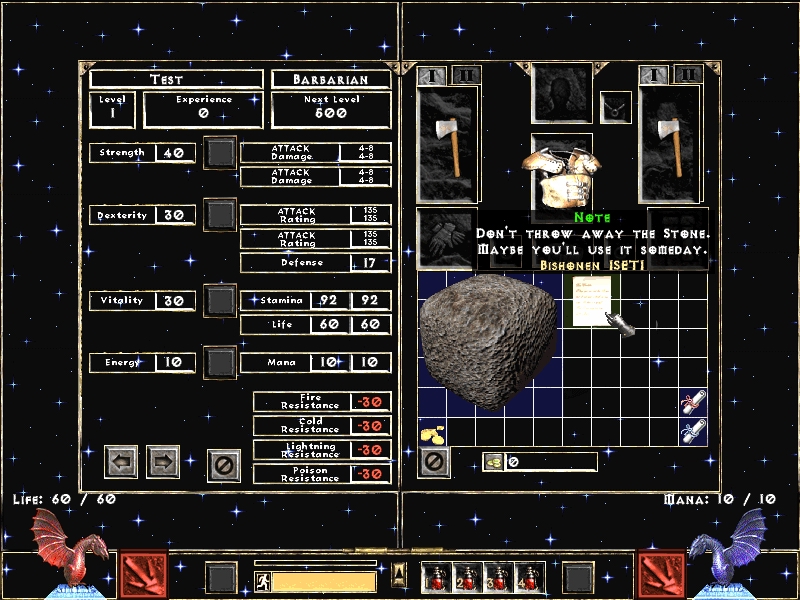Viewport: 800px width, 600px height.
Task: Select the blue-ribboned scroll
Action: coord(691,432)
